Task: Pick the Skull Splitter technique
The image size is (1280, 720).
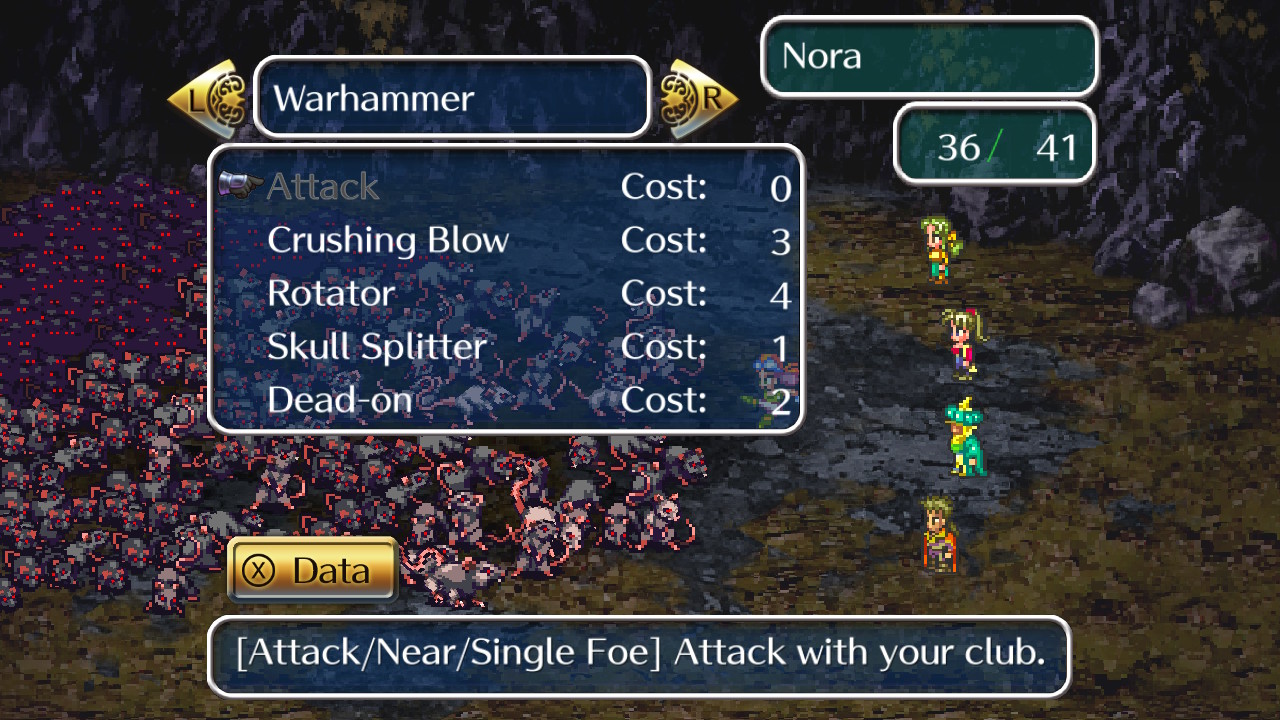Action: pos(377,347)
